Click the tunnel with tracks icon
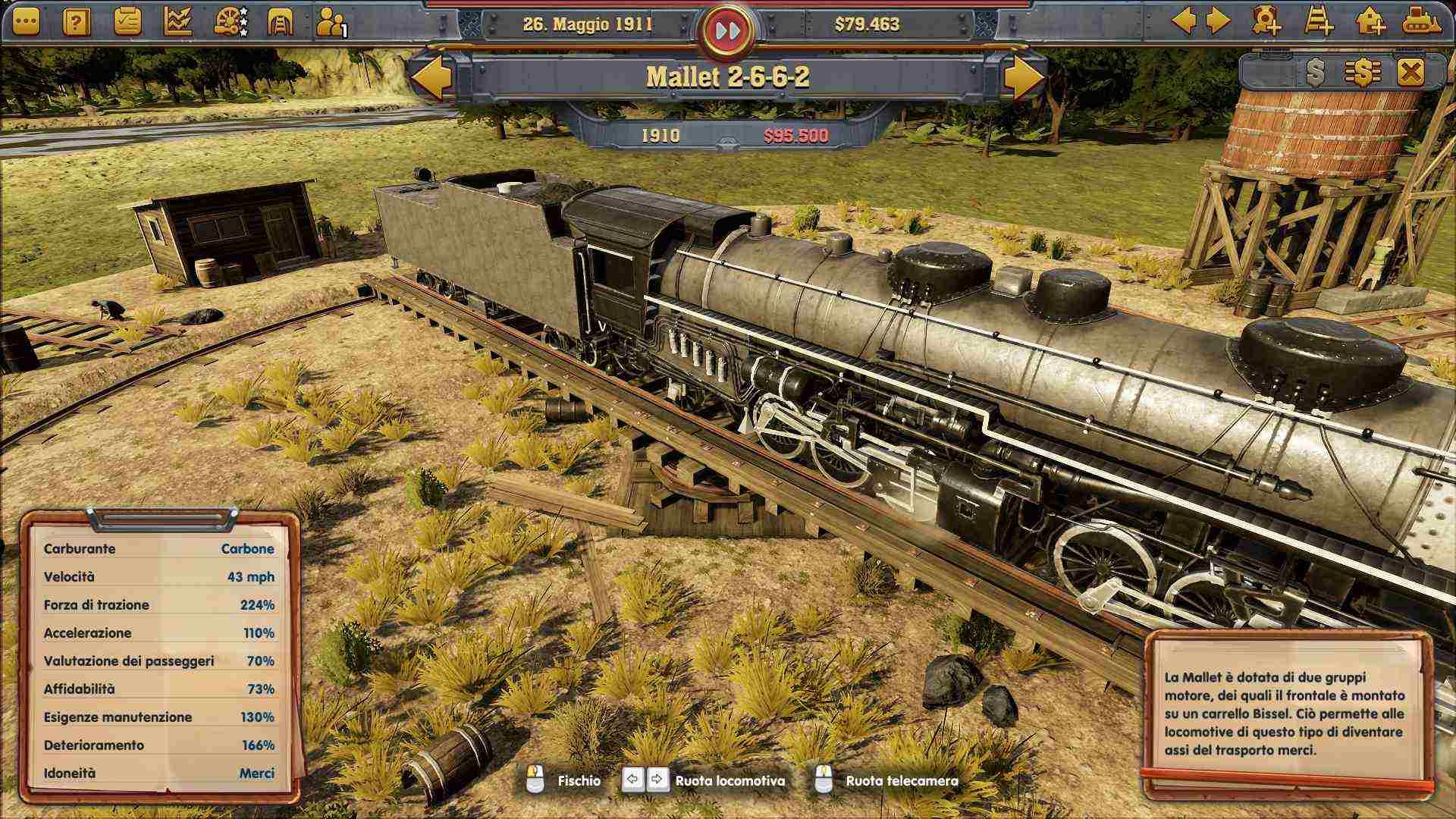1456x819 pixels. (281, 22)
